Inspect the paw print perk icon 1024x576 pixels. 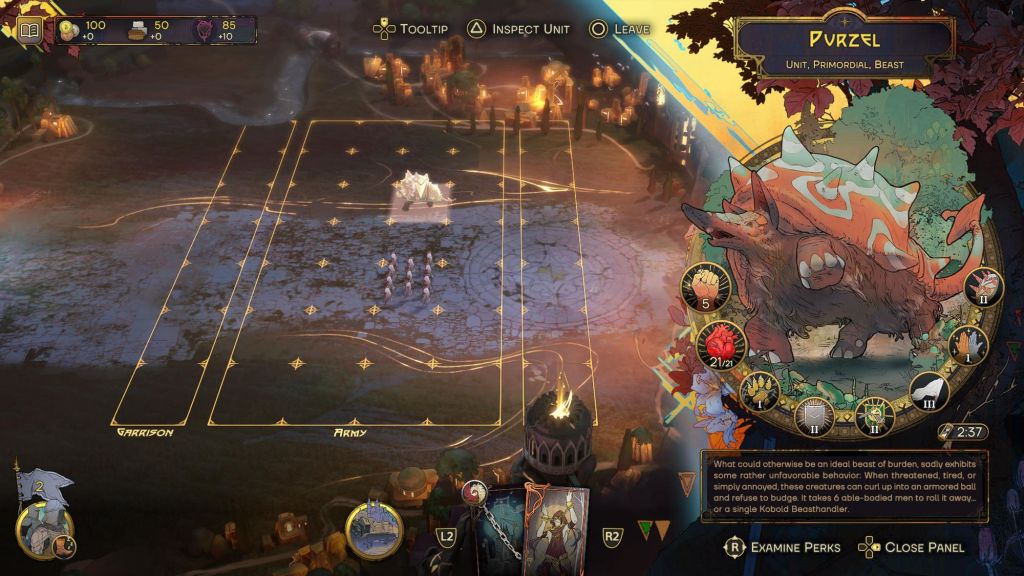tap(761, 392)
